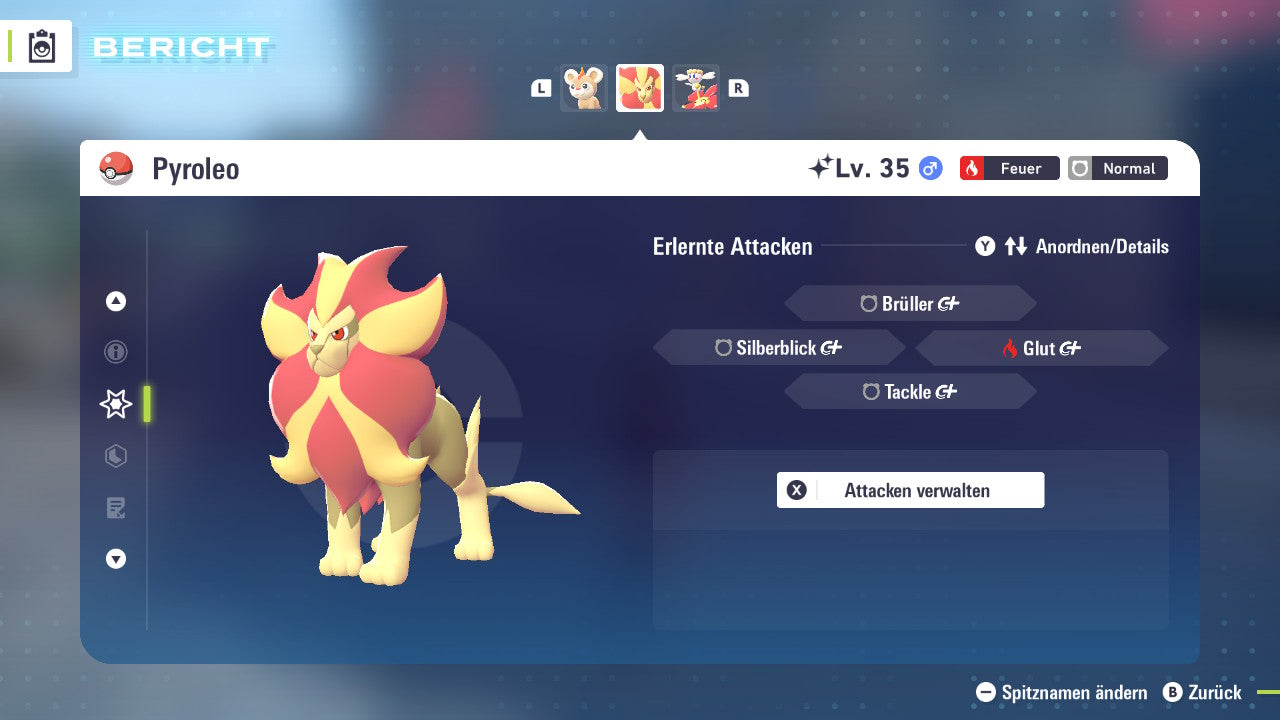Click the green level indicator beside the star icon
The height and width of the screenshot is (720, 1280).
(x=145, y=404)
